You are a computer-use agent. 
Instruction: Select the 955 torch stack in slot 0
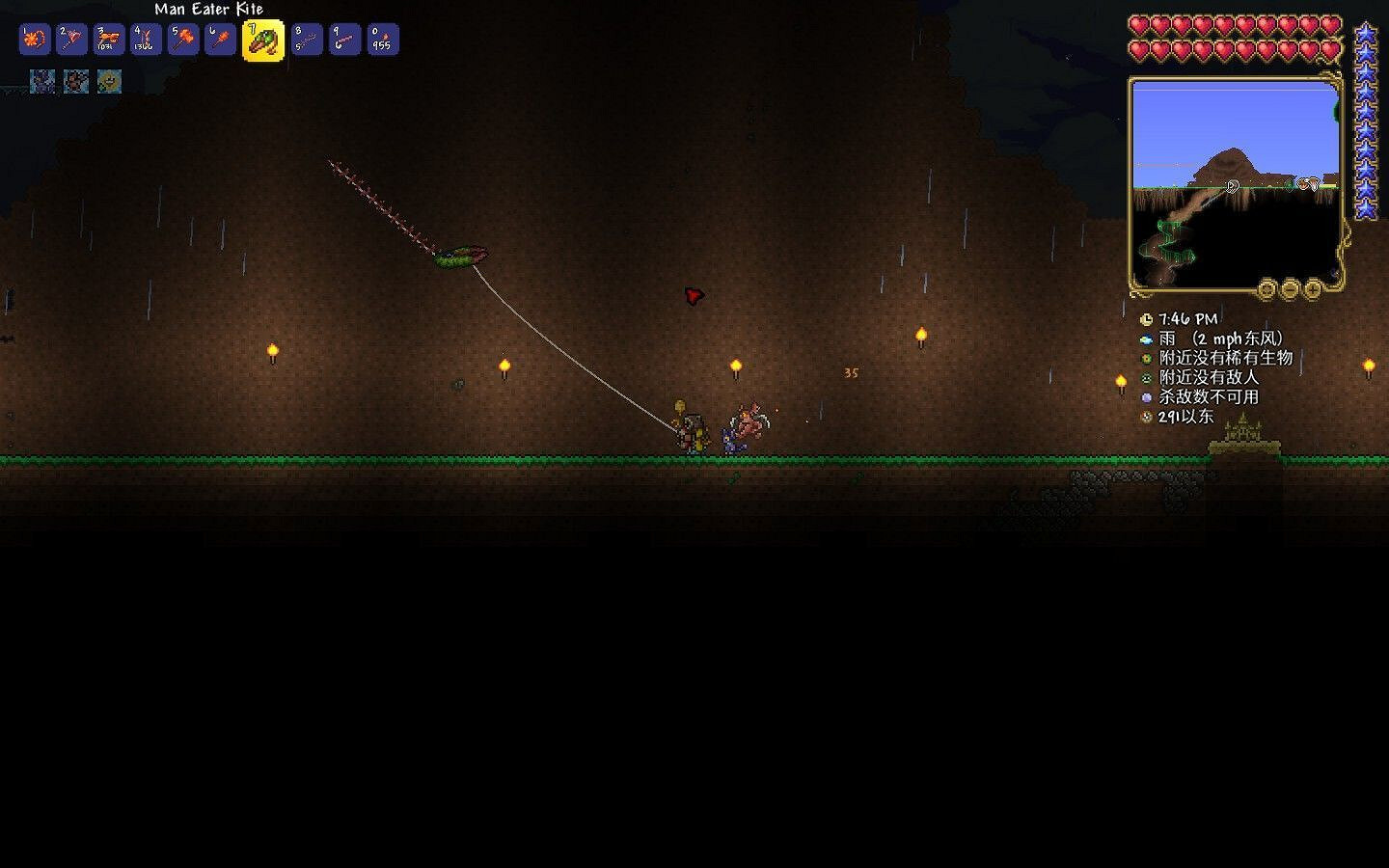coord(381,40)
